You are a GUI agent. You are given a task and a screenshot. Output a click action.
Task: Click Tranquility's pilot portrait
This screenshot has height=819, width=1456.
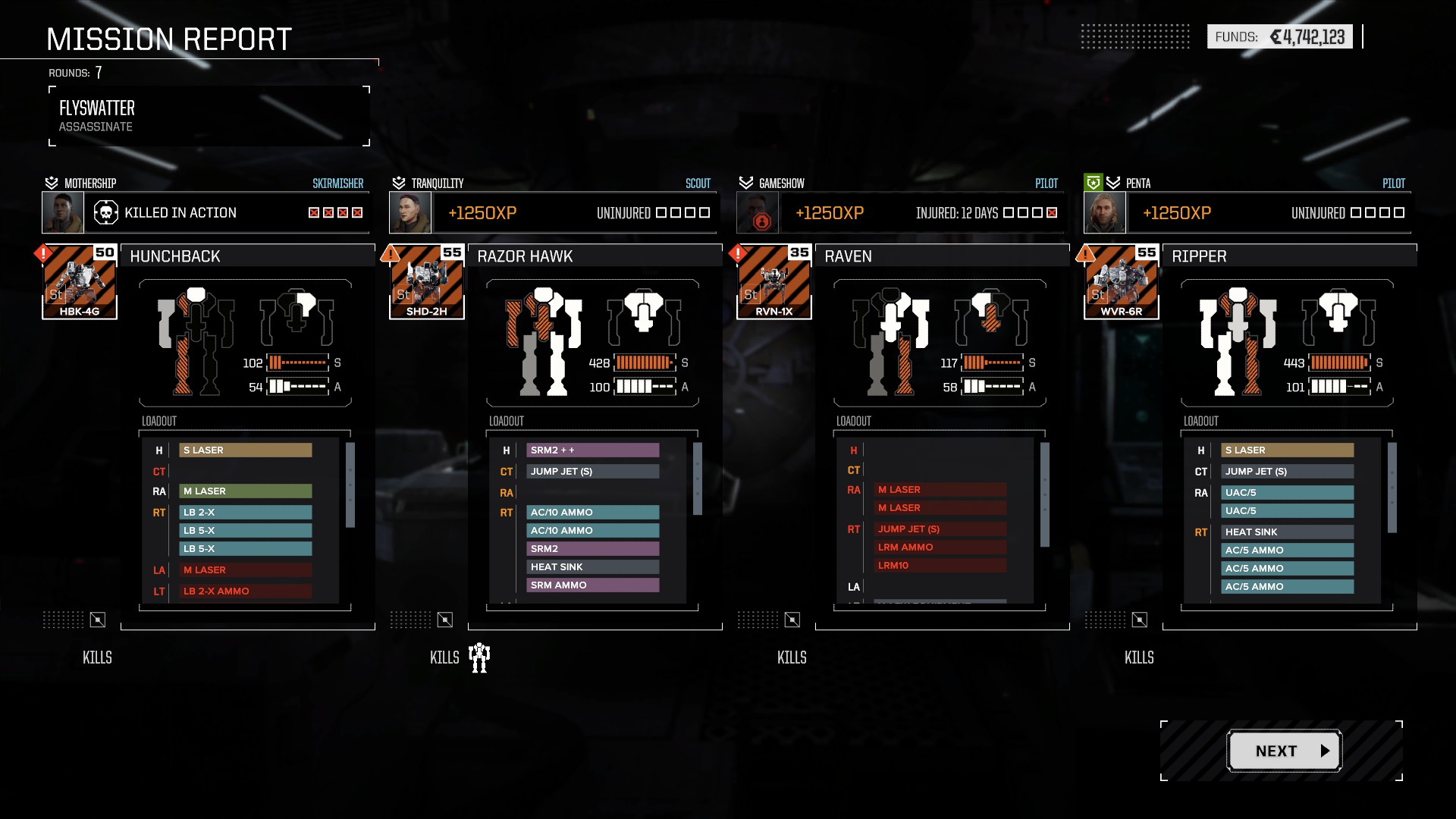click(x=410, y=213)
